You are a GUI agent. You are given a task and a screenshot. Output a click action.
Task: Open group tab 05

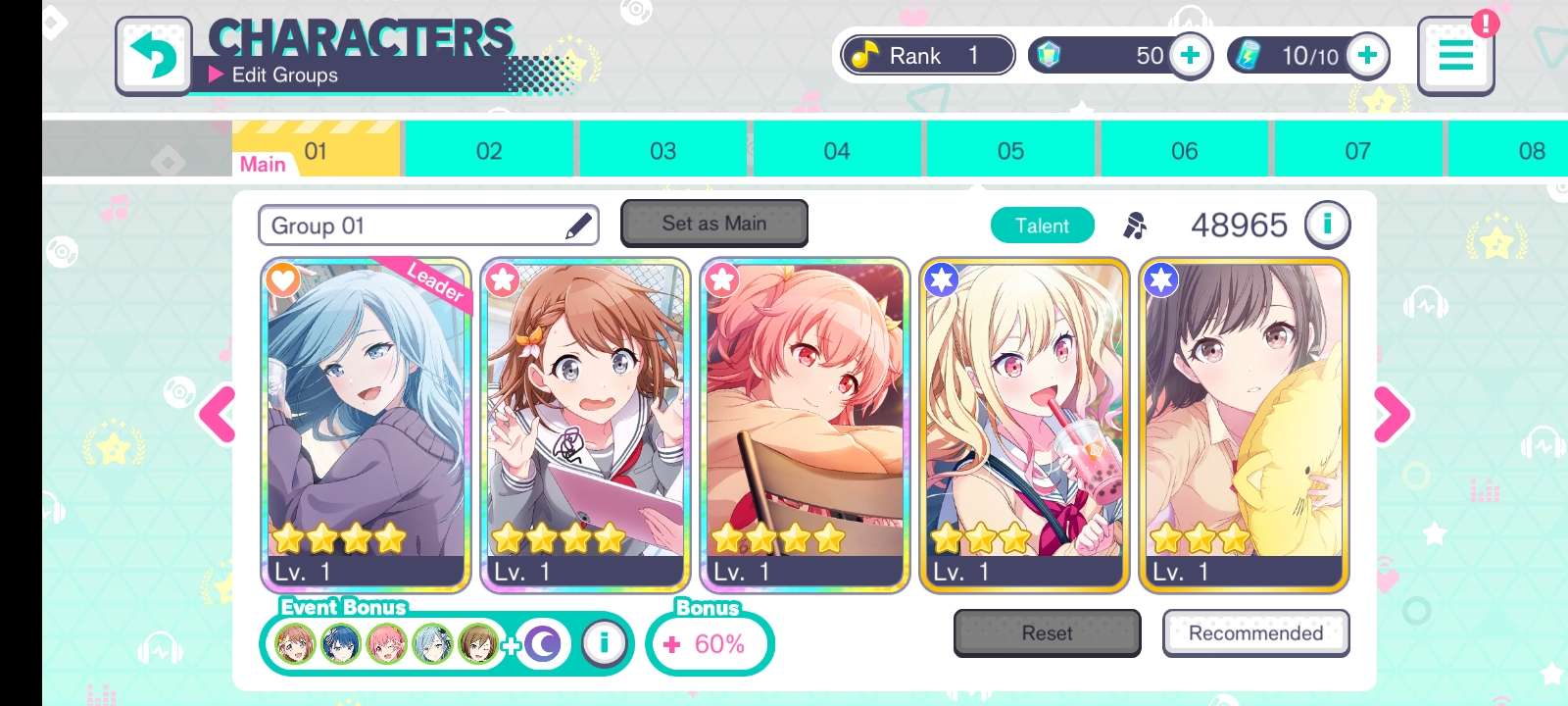[1011, 150]
